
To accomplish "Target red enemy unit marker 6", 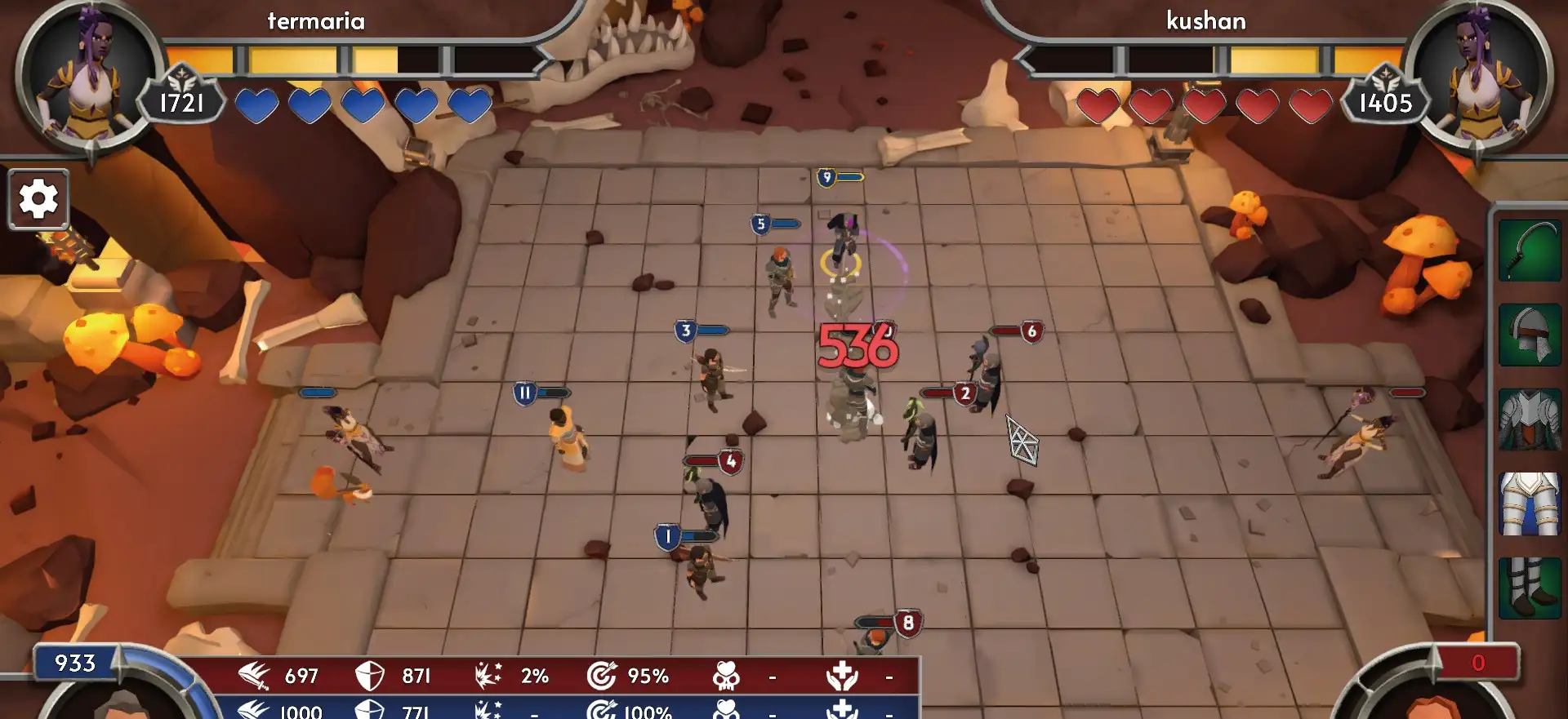I will point(1031,331).
